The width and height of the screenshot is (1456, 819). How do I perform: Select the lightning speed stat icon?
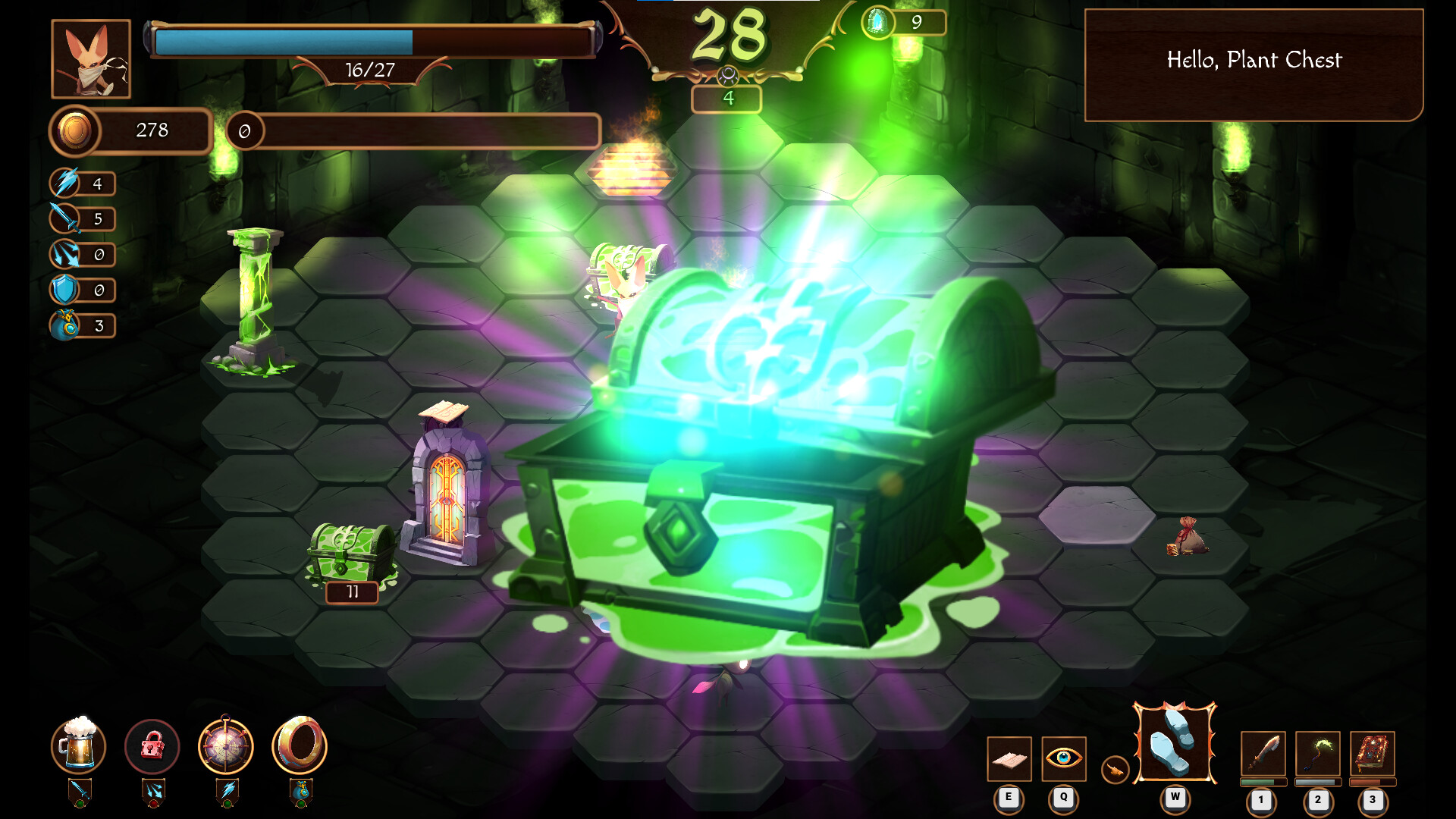click(x=67, y=183)
